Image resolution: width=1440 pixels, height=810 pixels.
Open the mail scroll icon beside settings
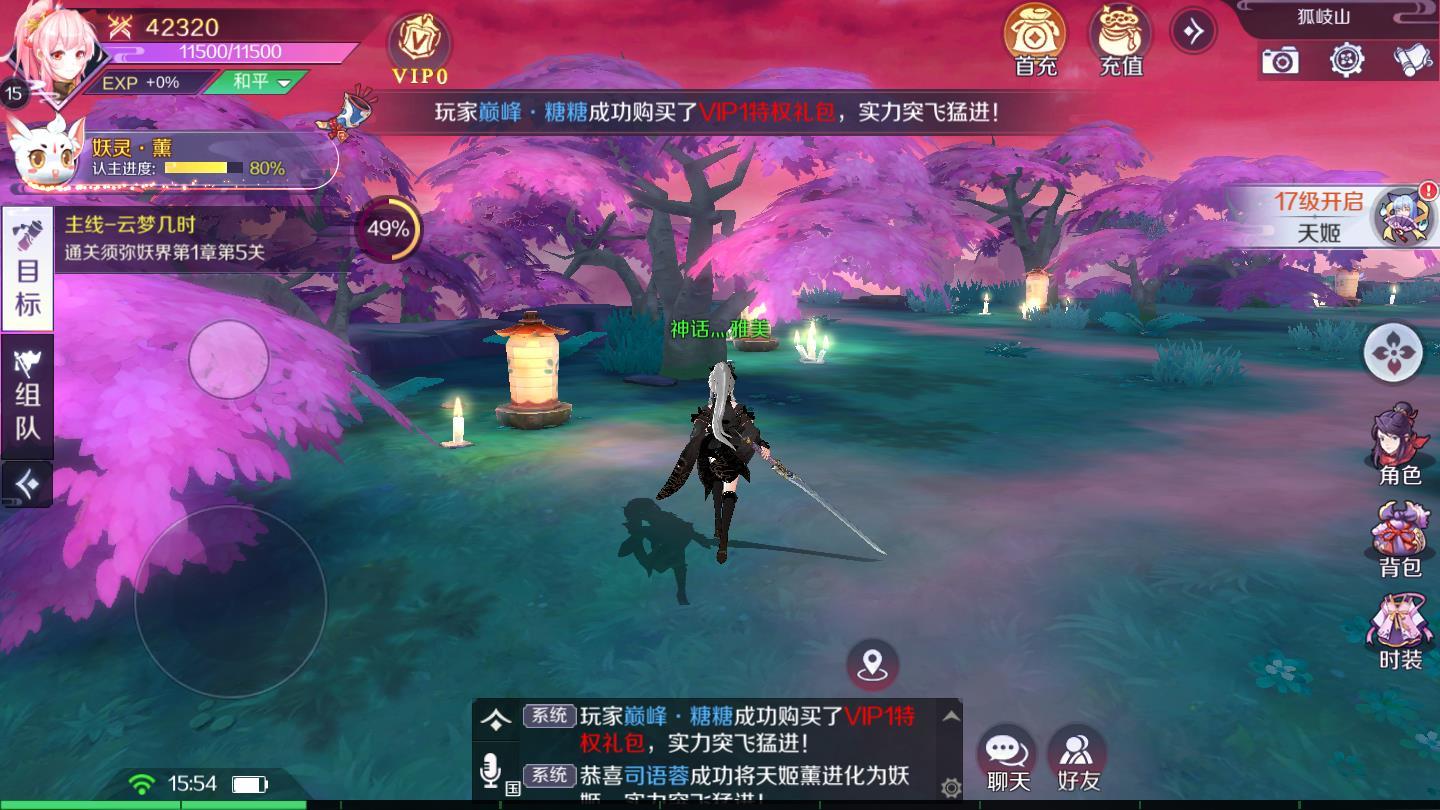(1412, 62)
